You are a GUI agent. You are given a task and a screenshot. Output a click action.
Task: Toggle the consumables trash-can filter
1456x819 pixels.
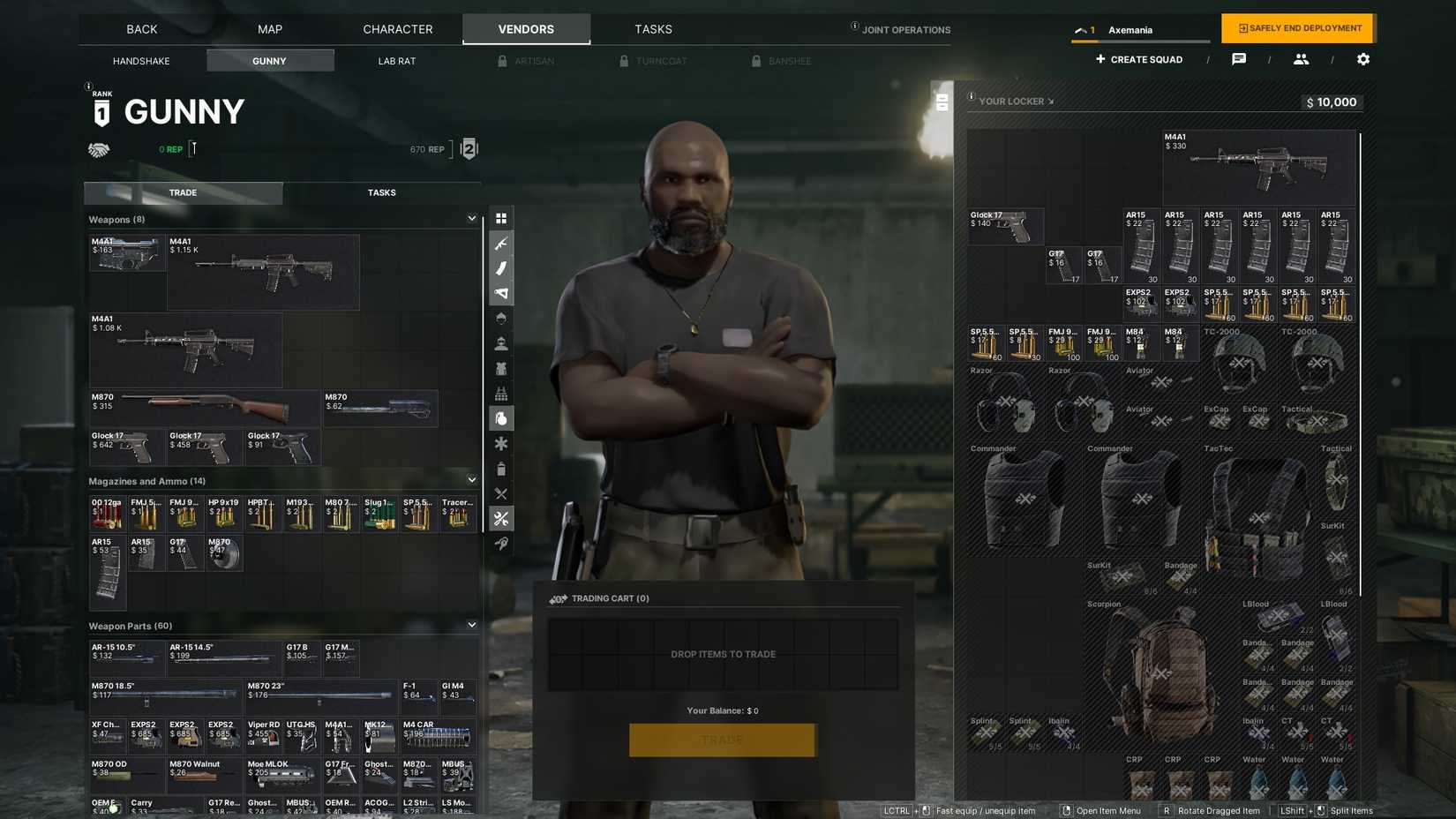point(501,469)
